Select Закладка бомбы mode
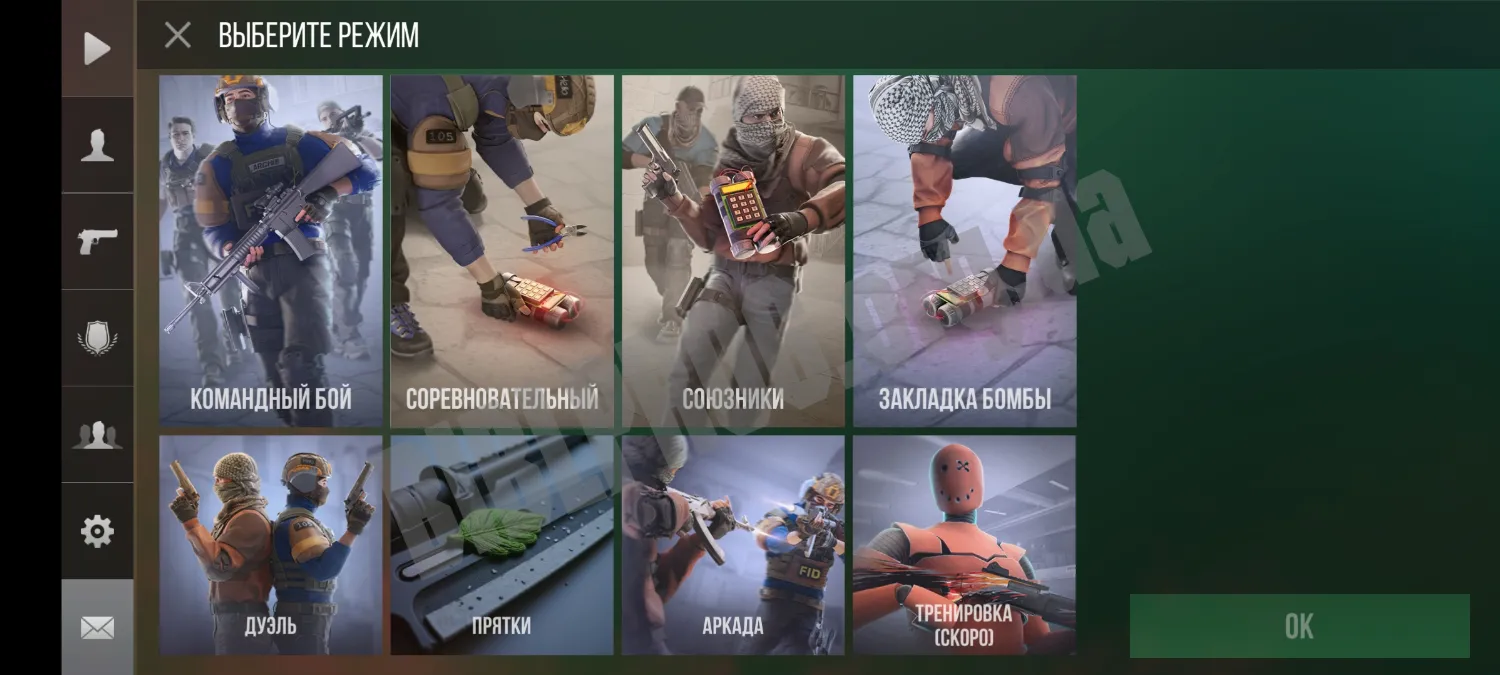Viewport: 1500px width, 675px height. [964, 250]
